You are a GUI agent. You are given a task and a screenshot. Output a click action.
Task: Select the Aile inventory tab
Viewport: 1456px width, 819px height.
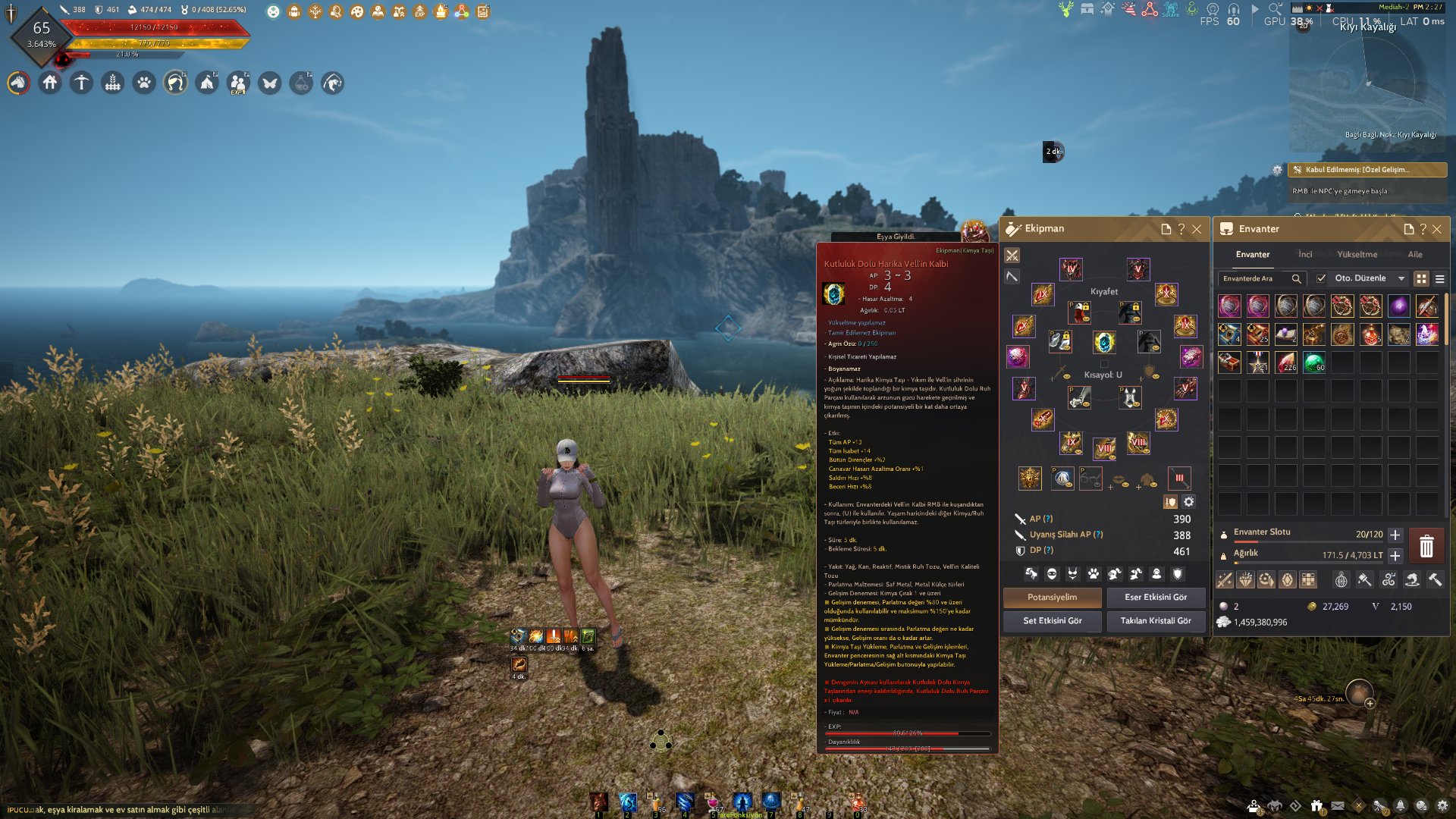click(1415, 255)
